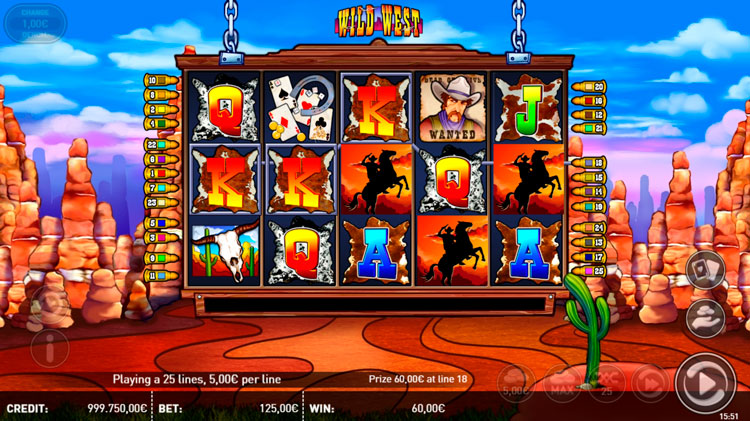Start autoplay with the fast-forward button
Viewport: 750px width, 421px height.
(x=651, y=381)
